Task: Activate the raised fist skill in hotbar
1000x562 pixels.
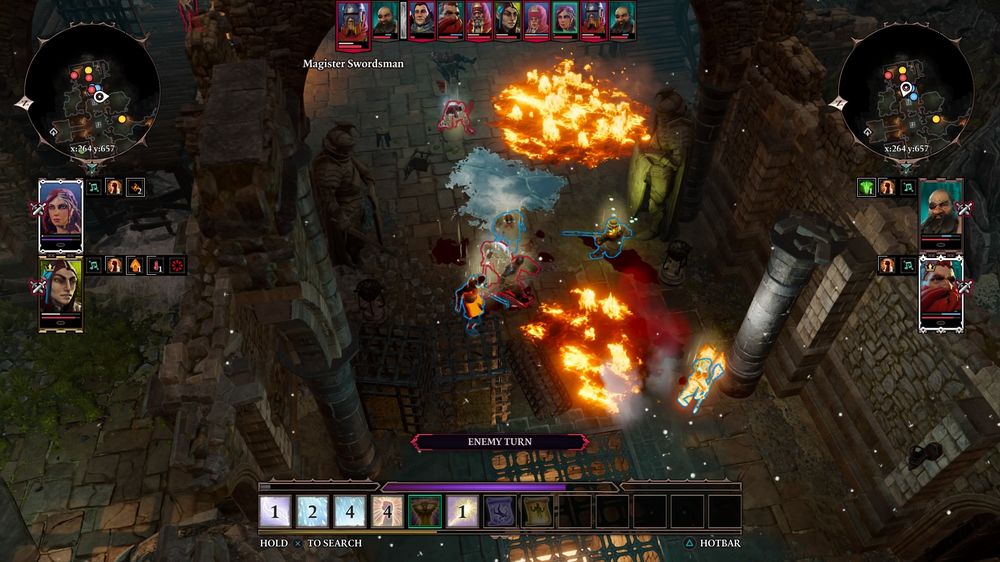Action: coord(426,512)
